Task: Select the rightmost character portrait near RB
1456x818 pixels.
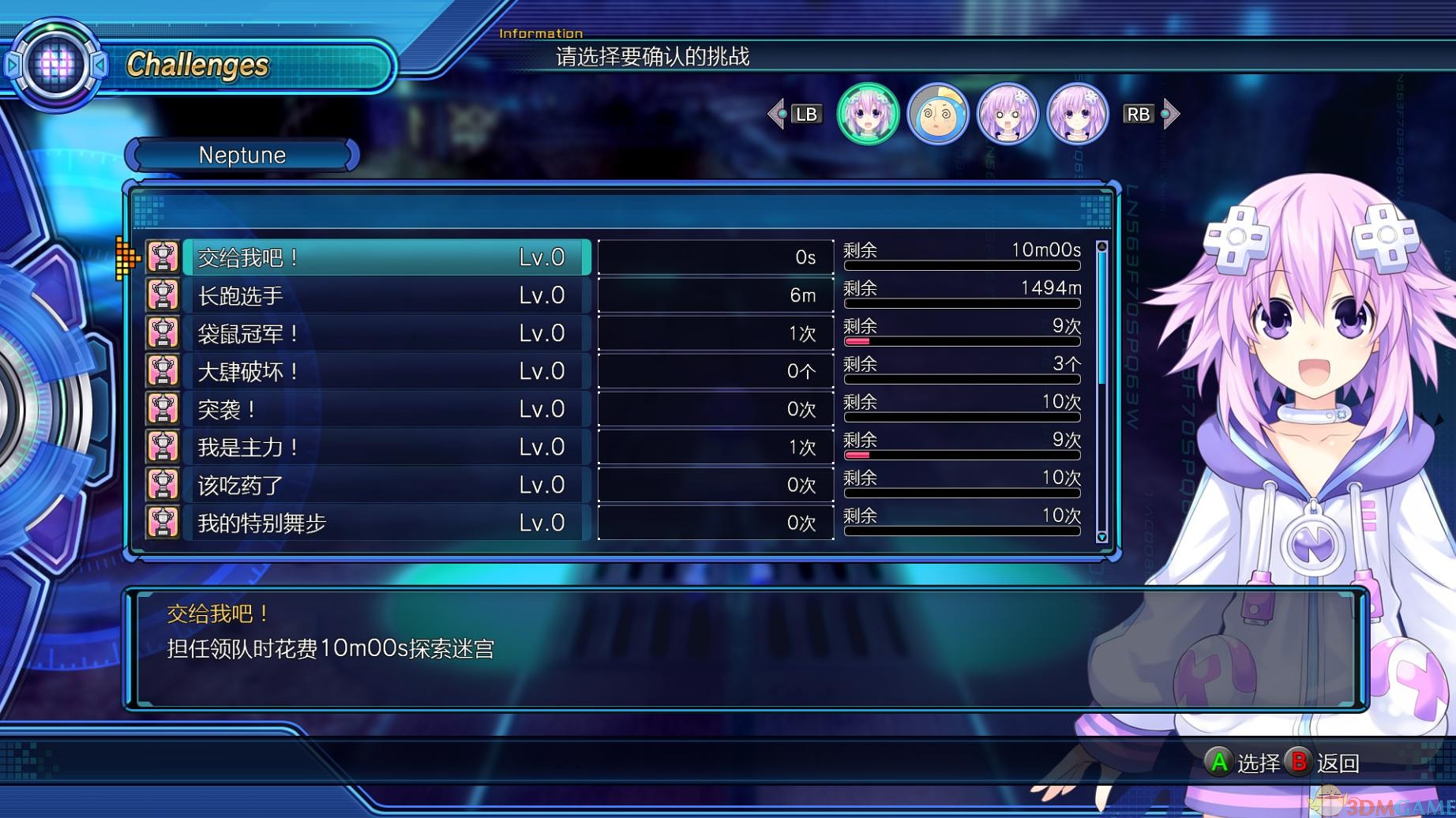Action: pyautogui.click(x=1077, y=114)
